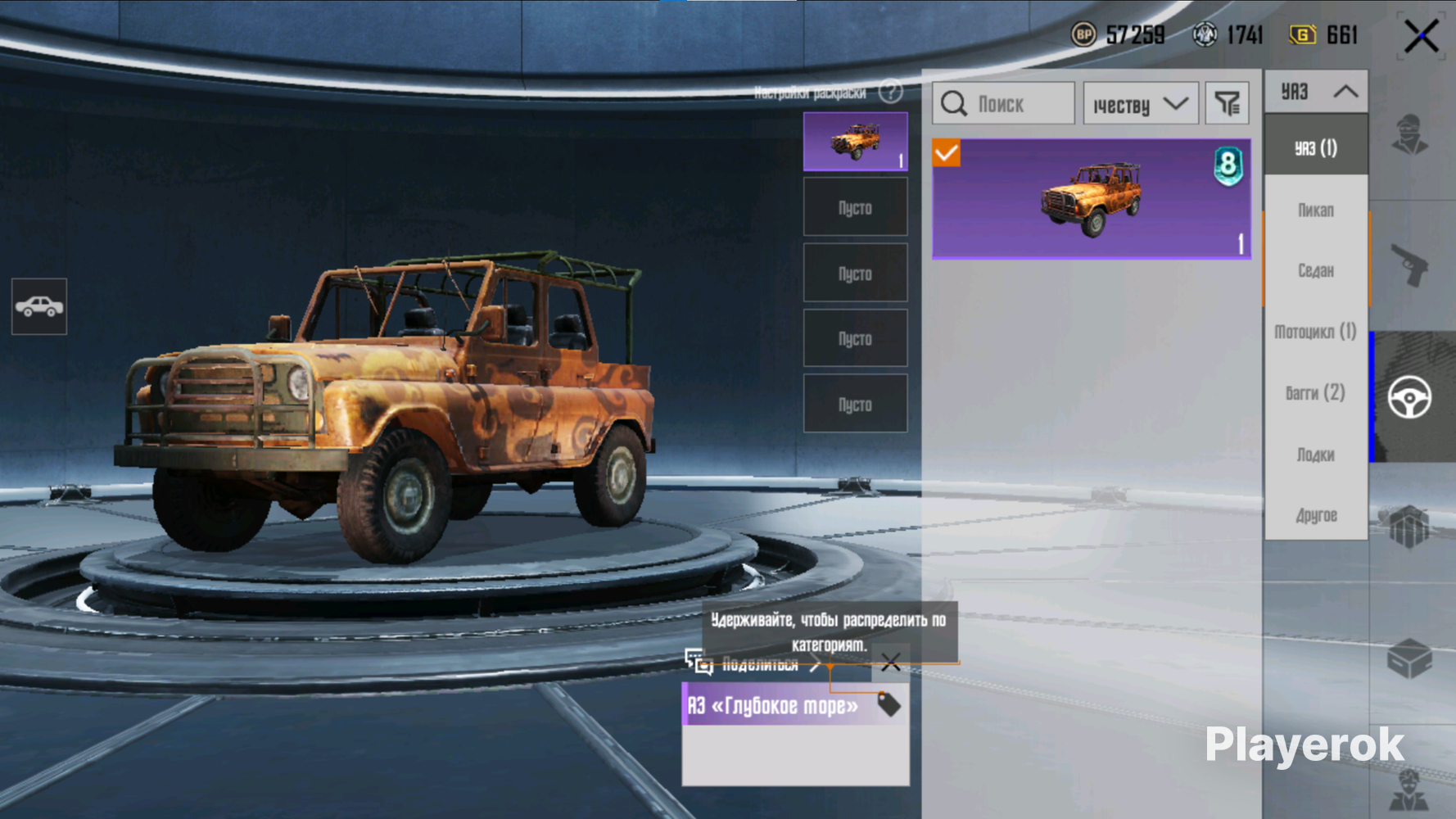This screenshot has width=1456, height=819.
Task: Switch to the Пикап category
Action: 1316,210
